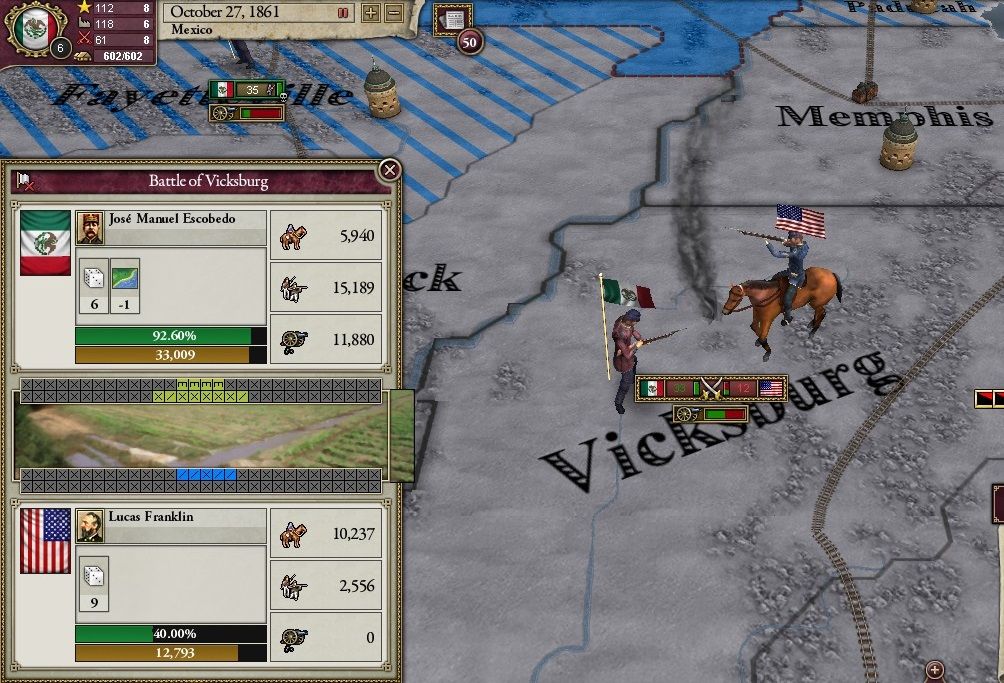Click the large United States flag in battle panel
Screen dimensions: 1004x683
(46, 541)
